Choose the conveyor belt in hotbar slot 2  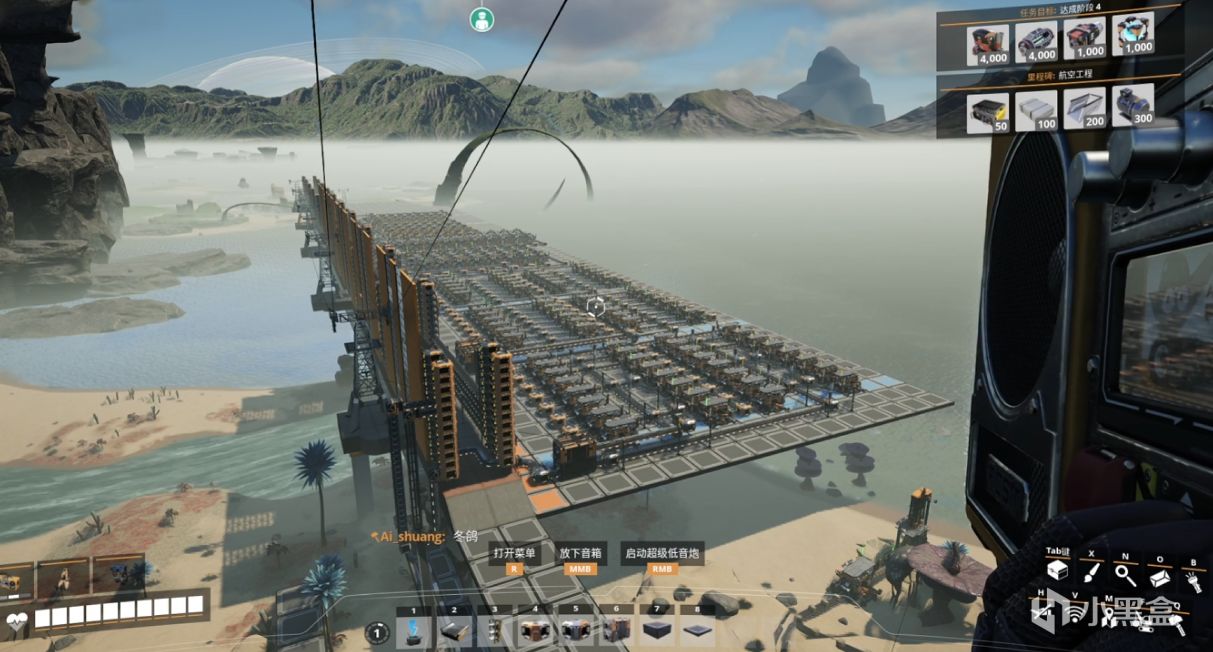point(456,630)
